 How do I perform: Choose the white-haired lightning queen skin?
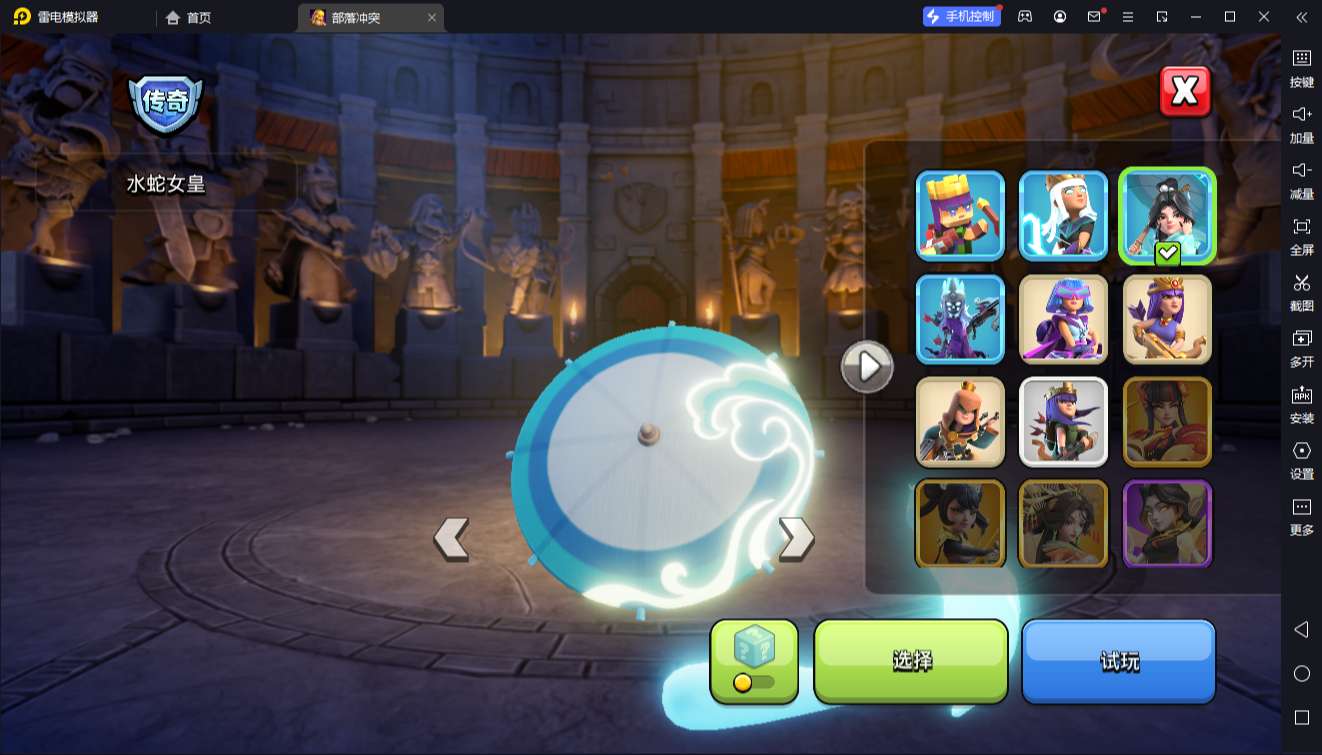click(x=1063, y=215)
